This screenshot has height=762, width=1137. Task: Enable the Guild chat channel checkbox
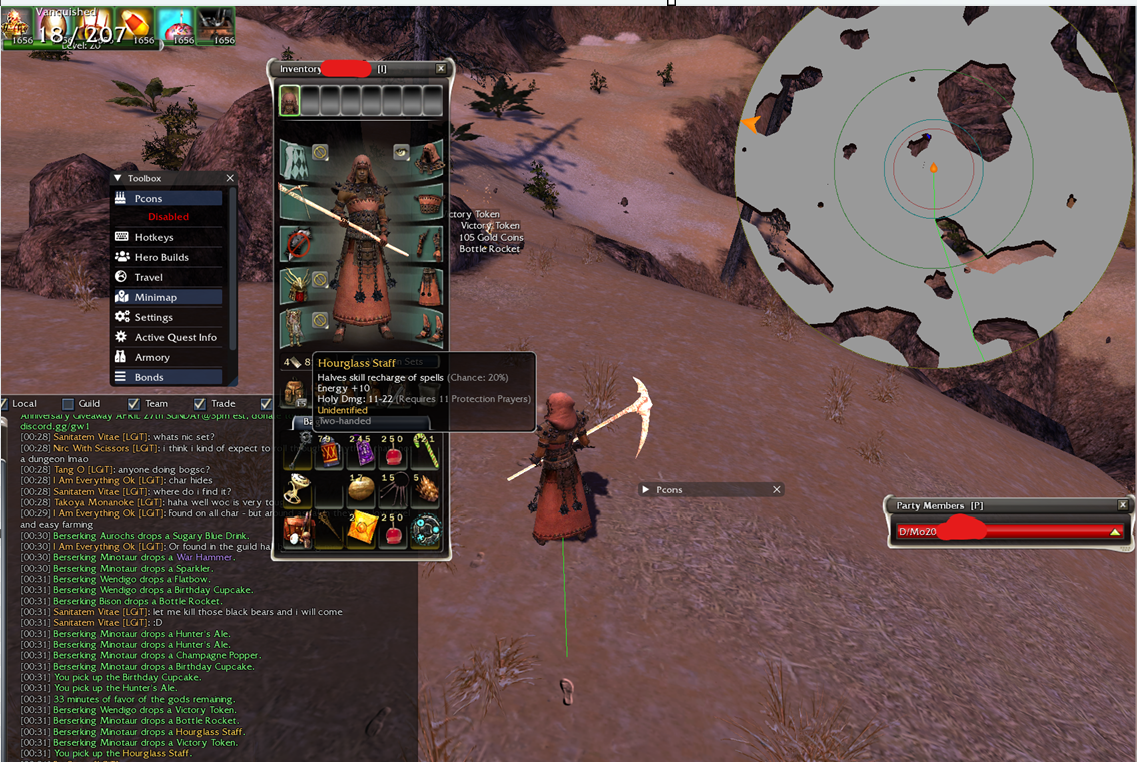tap(67, 404)
